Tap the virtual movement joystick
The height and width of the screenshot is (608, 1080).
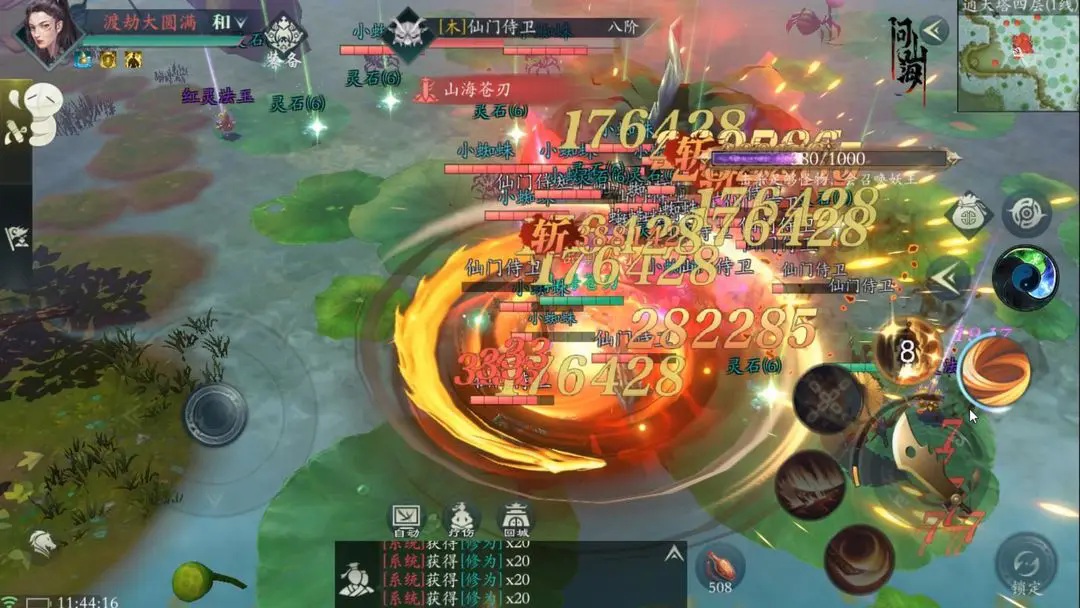[x=214, y=413]
